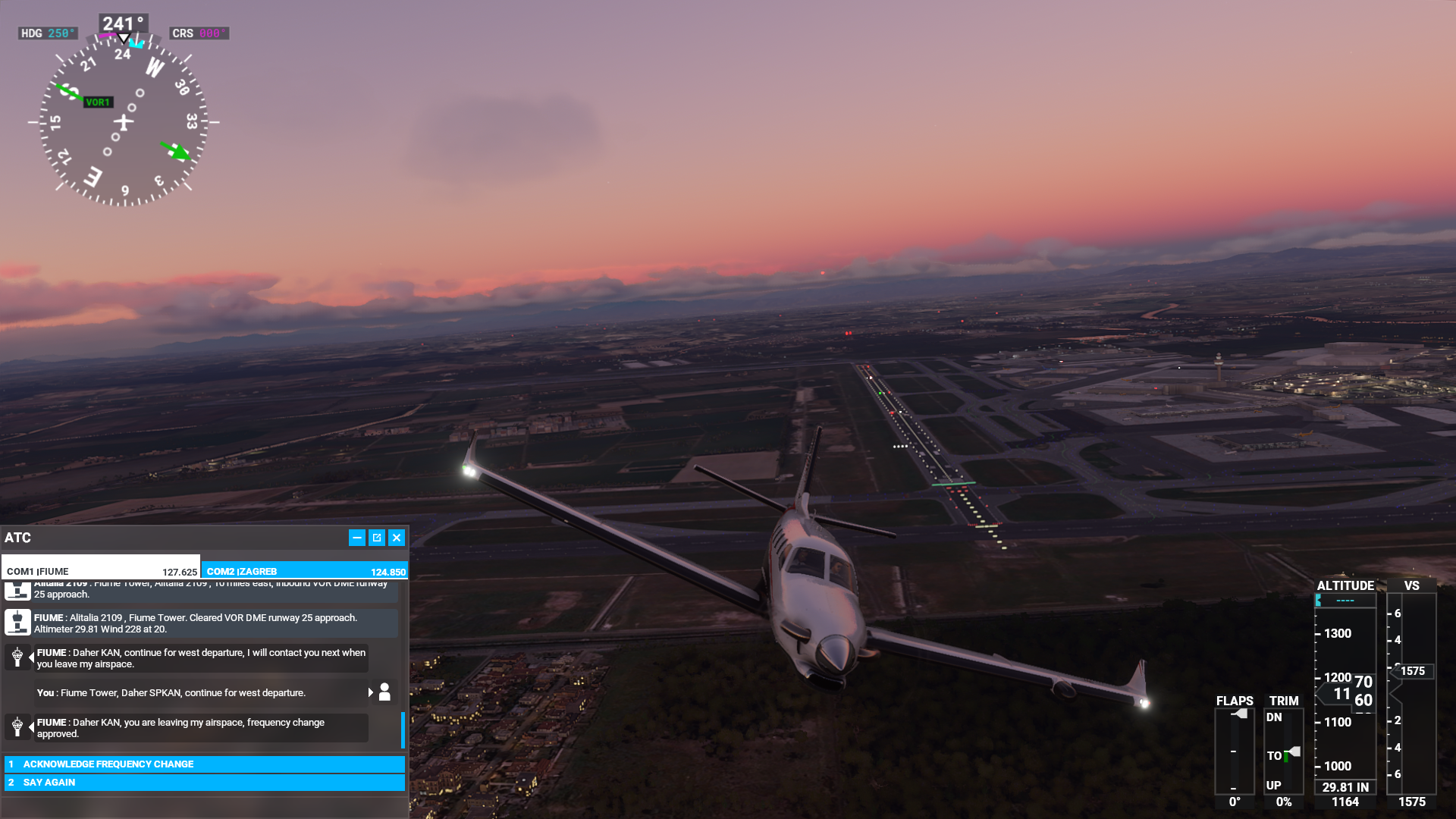
Task: Switch to COM2 Zagreb 124.850 tab
Action: [x=305, y=571]
